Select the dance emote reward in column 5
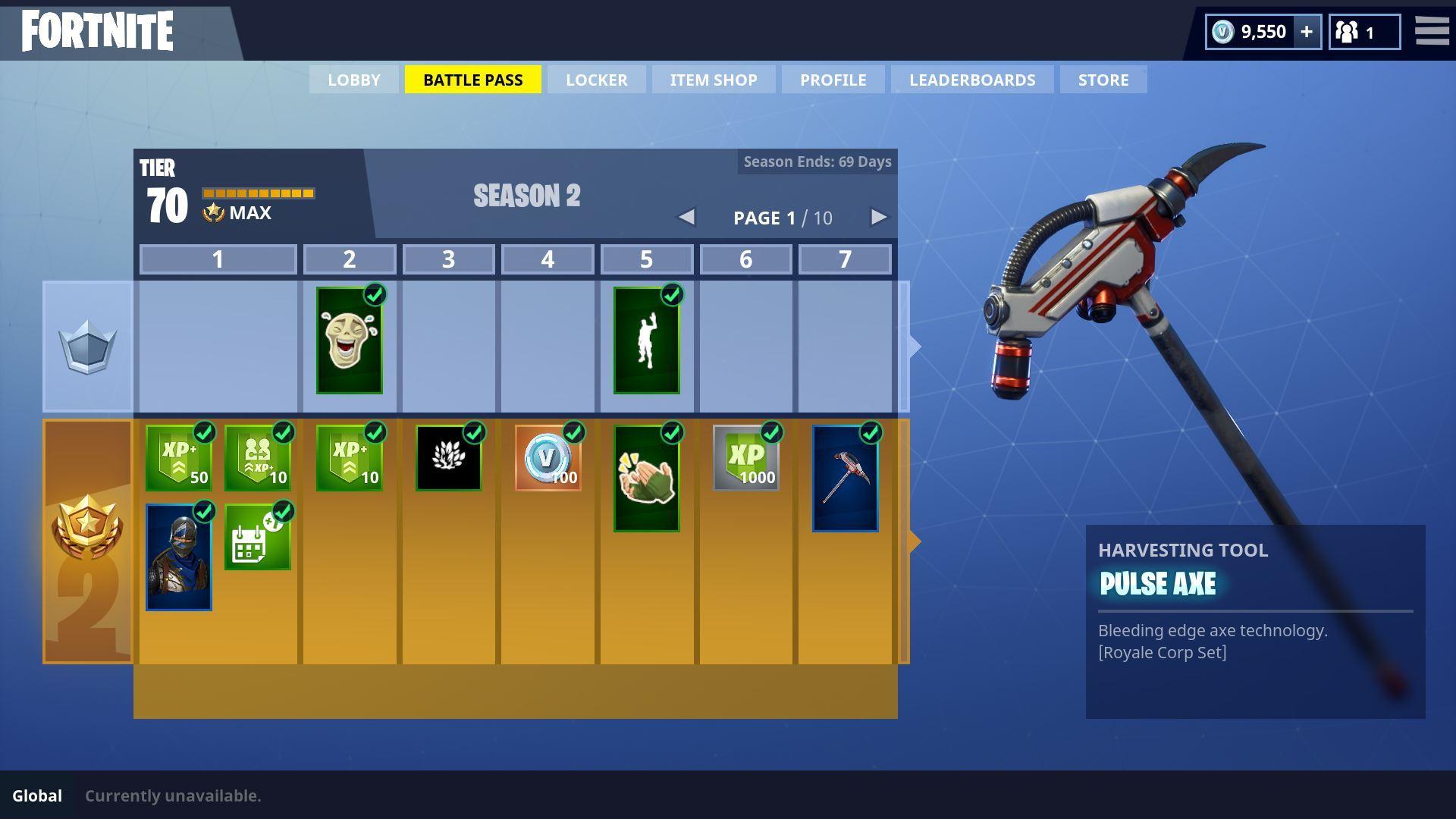 pos(647,342)
